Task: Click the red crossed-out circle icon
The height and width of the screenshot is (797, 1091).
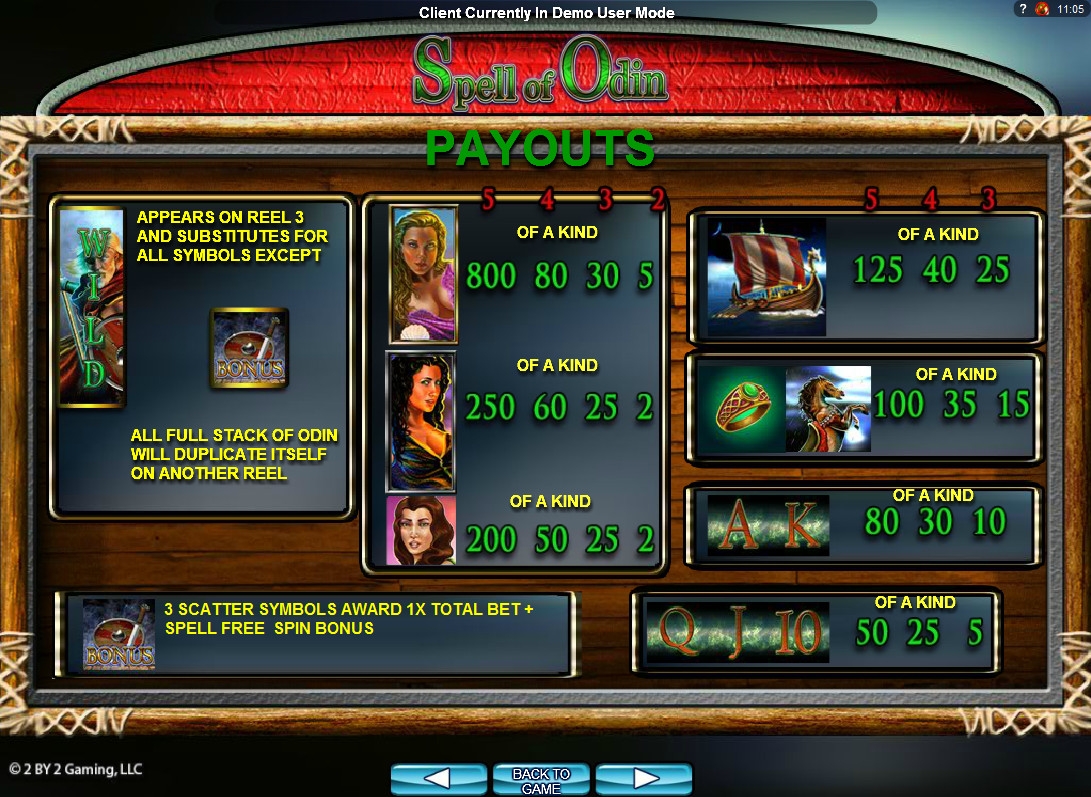Action: (x=1042, y=9)
